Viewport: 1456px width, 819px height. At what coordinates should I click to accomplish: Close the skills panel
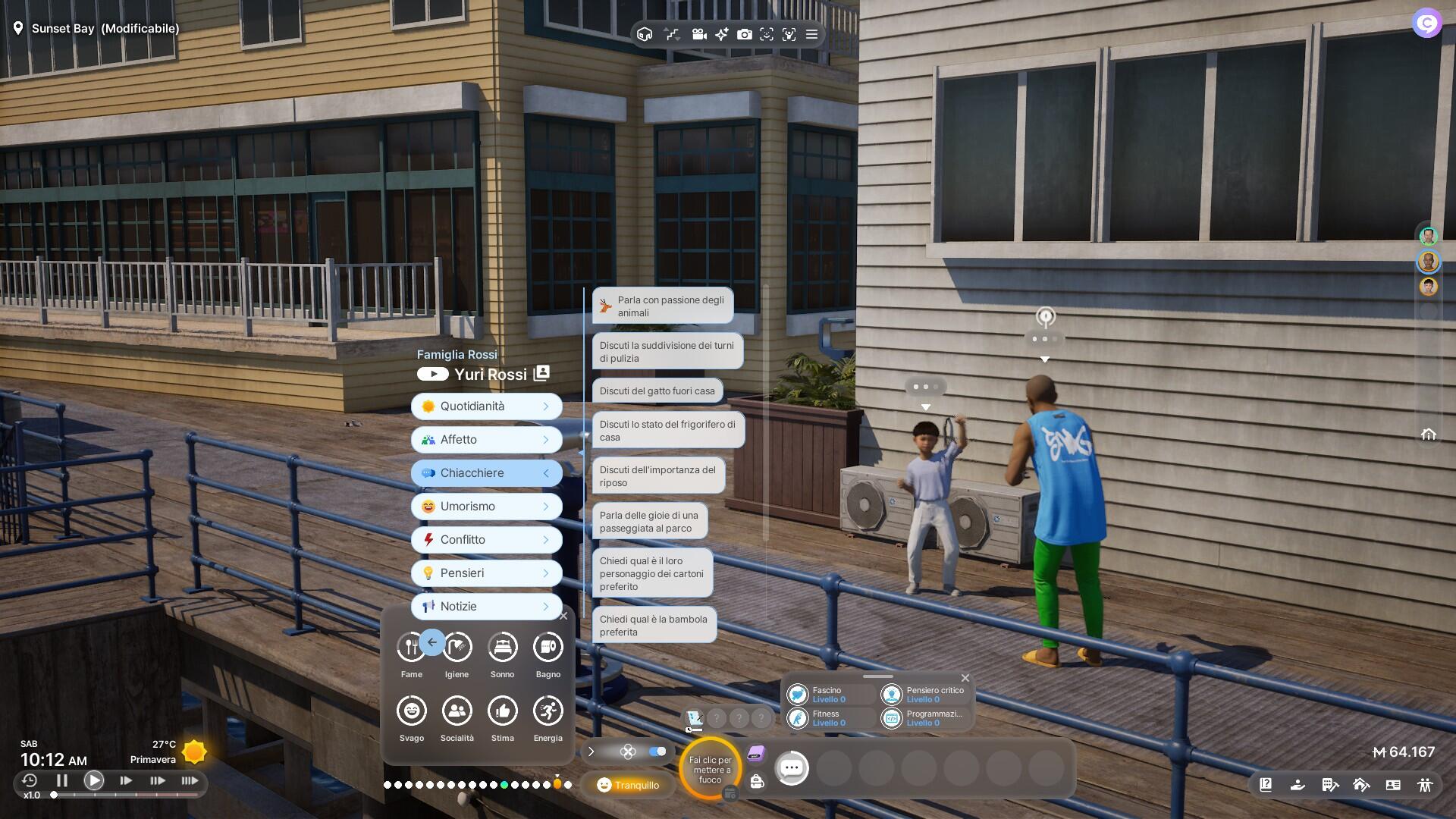point(965,678)
